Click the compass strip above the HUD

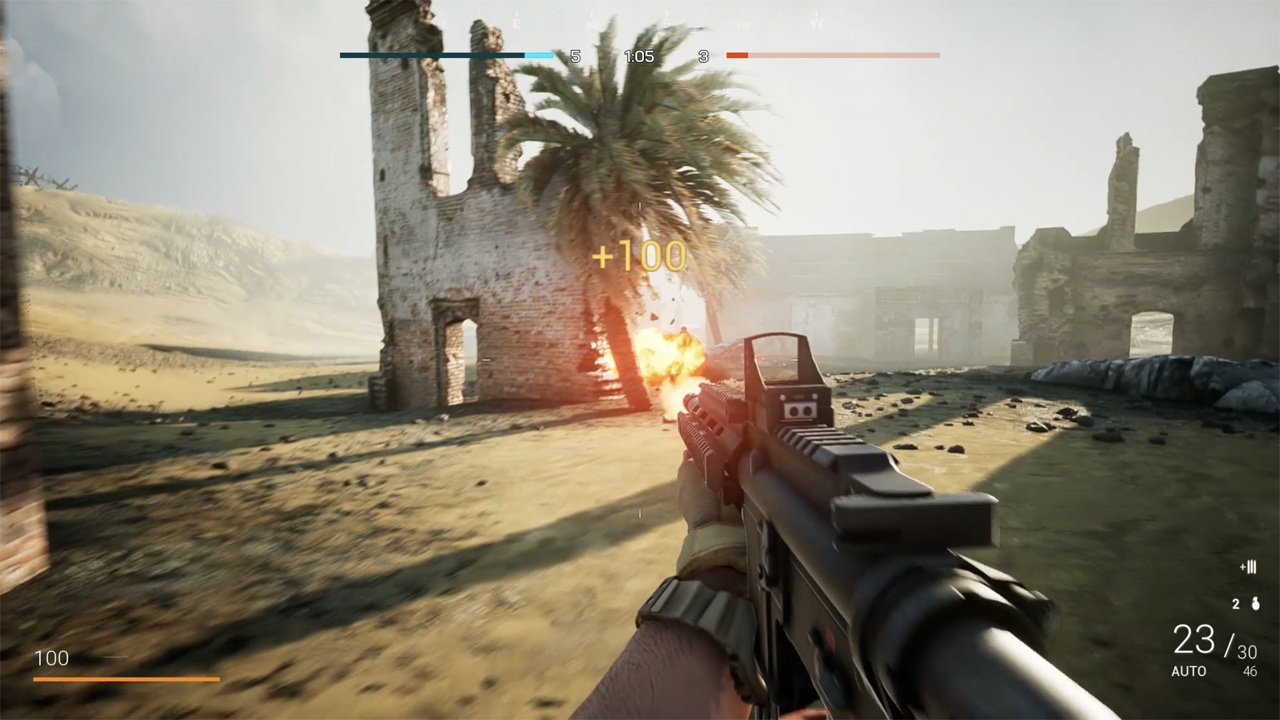coord(640,18)
